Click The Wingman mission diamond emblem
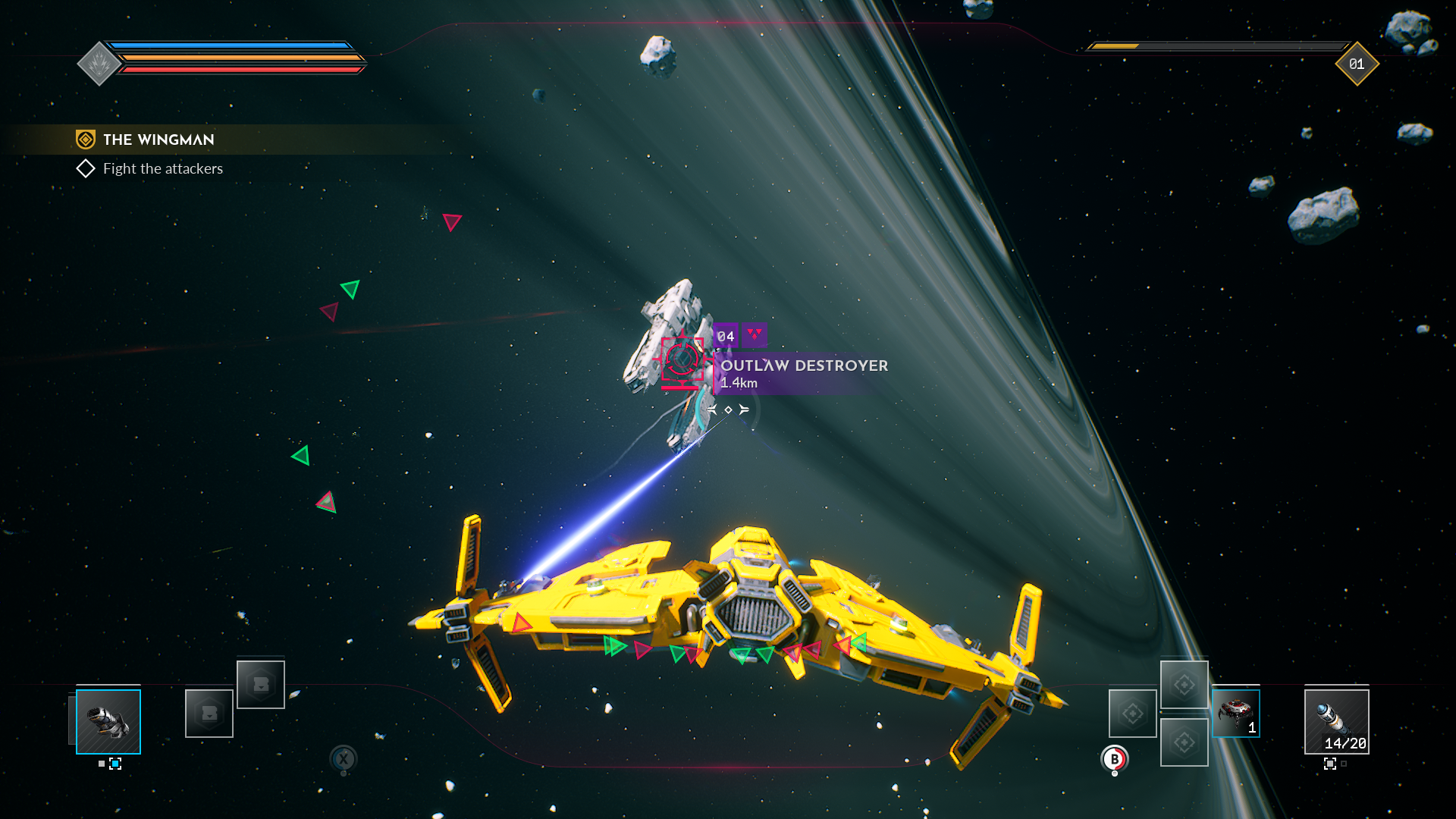 pos(85,139)
